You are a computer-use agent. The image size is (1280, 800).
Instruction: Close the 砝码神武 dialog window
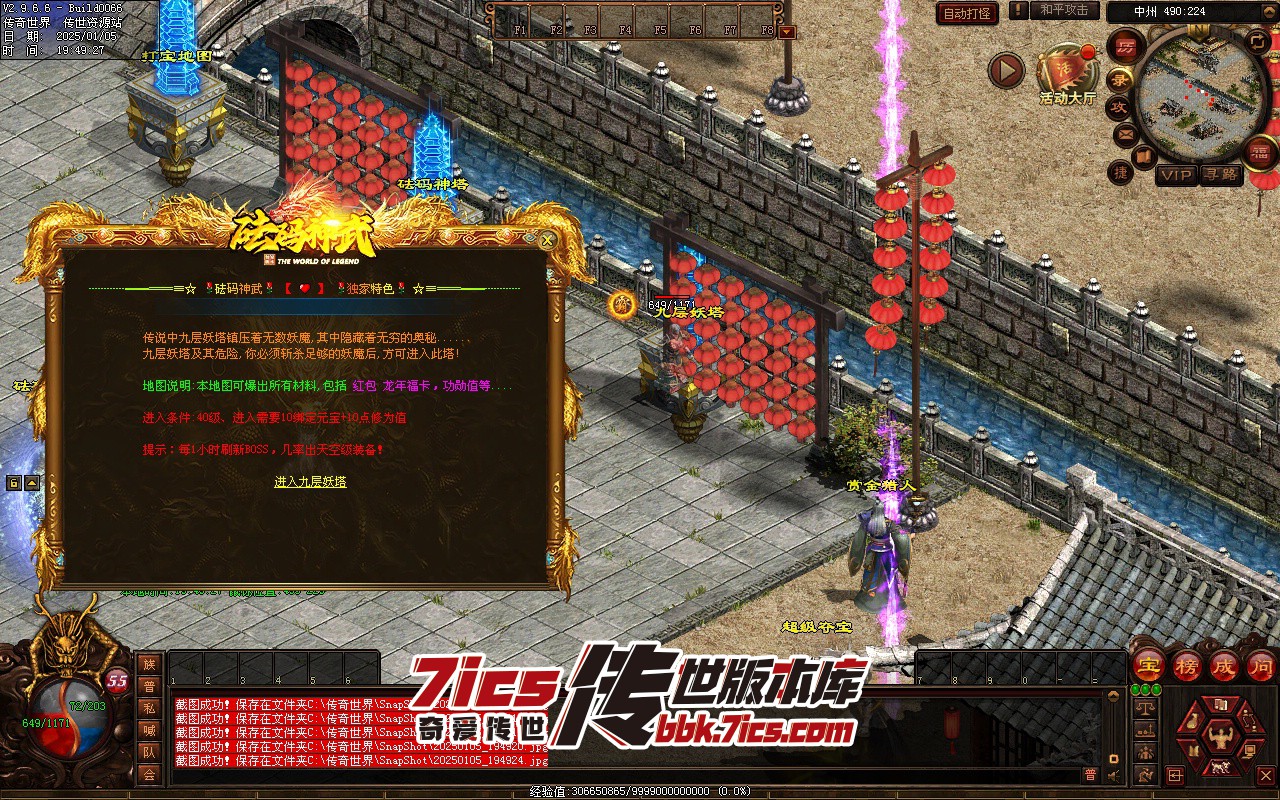click(x=546, y=240)
